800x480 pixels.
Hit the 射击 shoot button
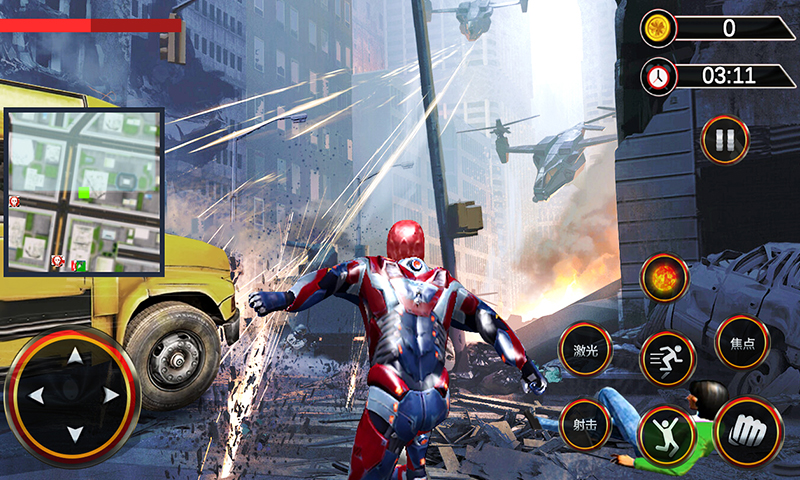[585, 425]
